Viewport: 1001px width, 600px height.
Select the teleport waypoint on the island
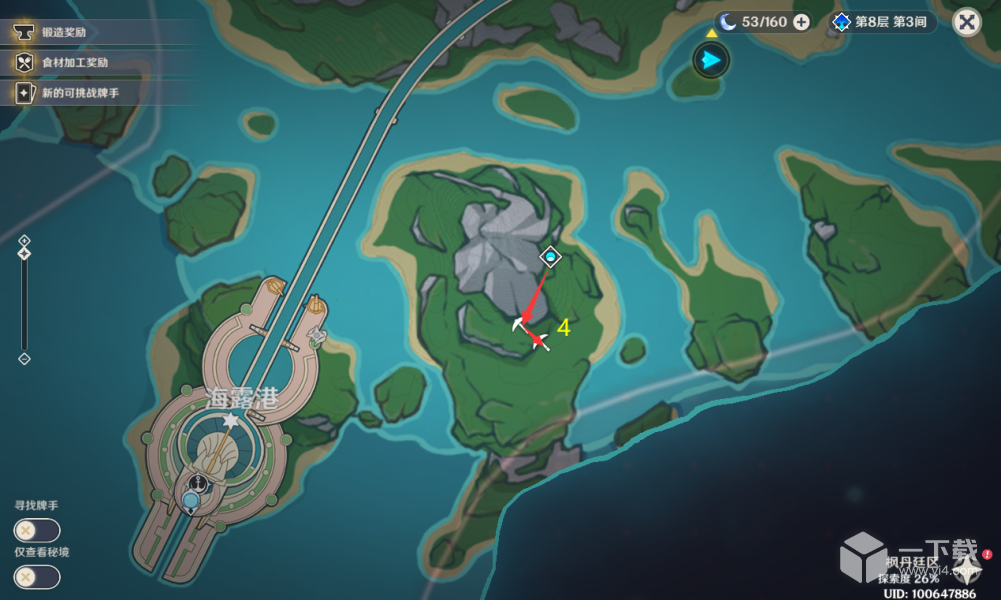550,258
